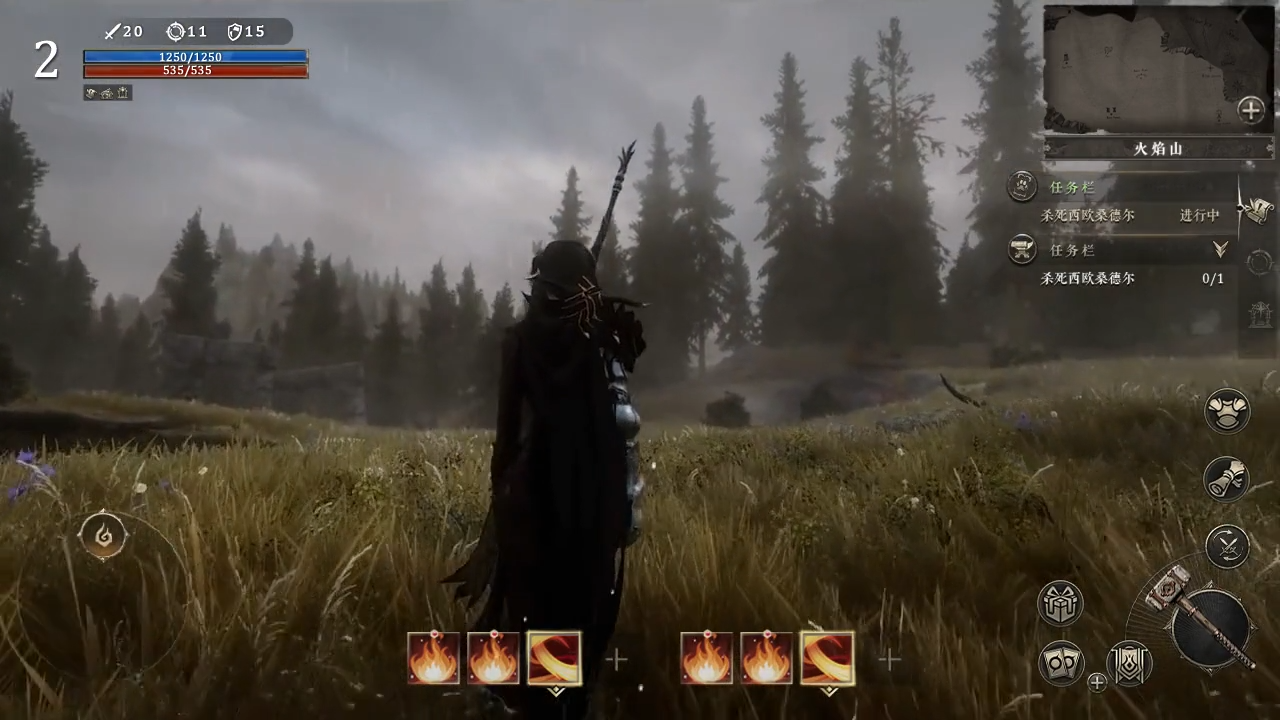Image resolution: width=1280 pixels, height=720 pixels.
Task: Switch to the quest scroll side tab
Action: point(1258,209)
